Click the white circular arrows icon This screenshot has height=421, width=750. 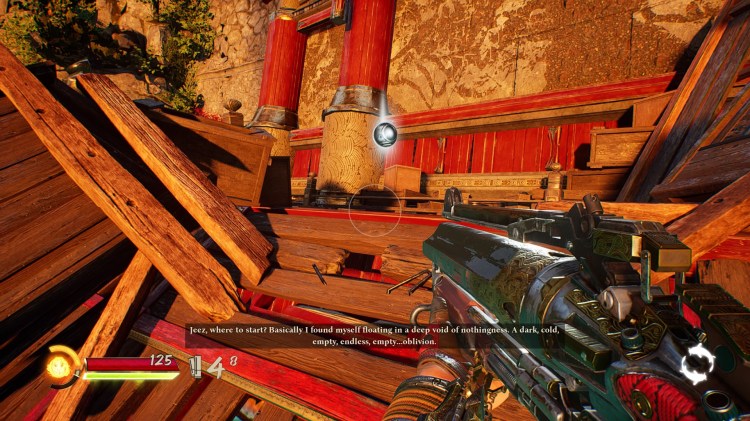coord(697,364)
